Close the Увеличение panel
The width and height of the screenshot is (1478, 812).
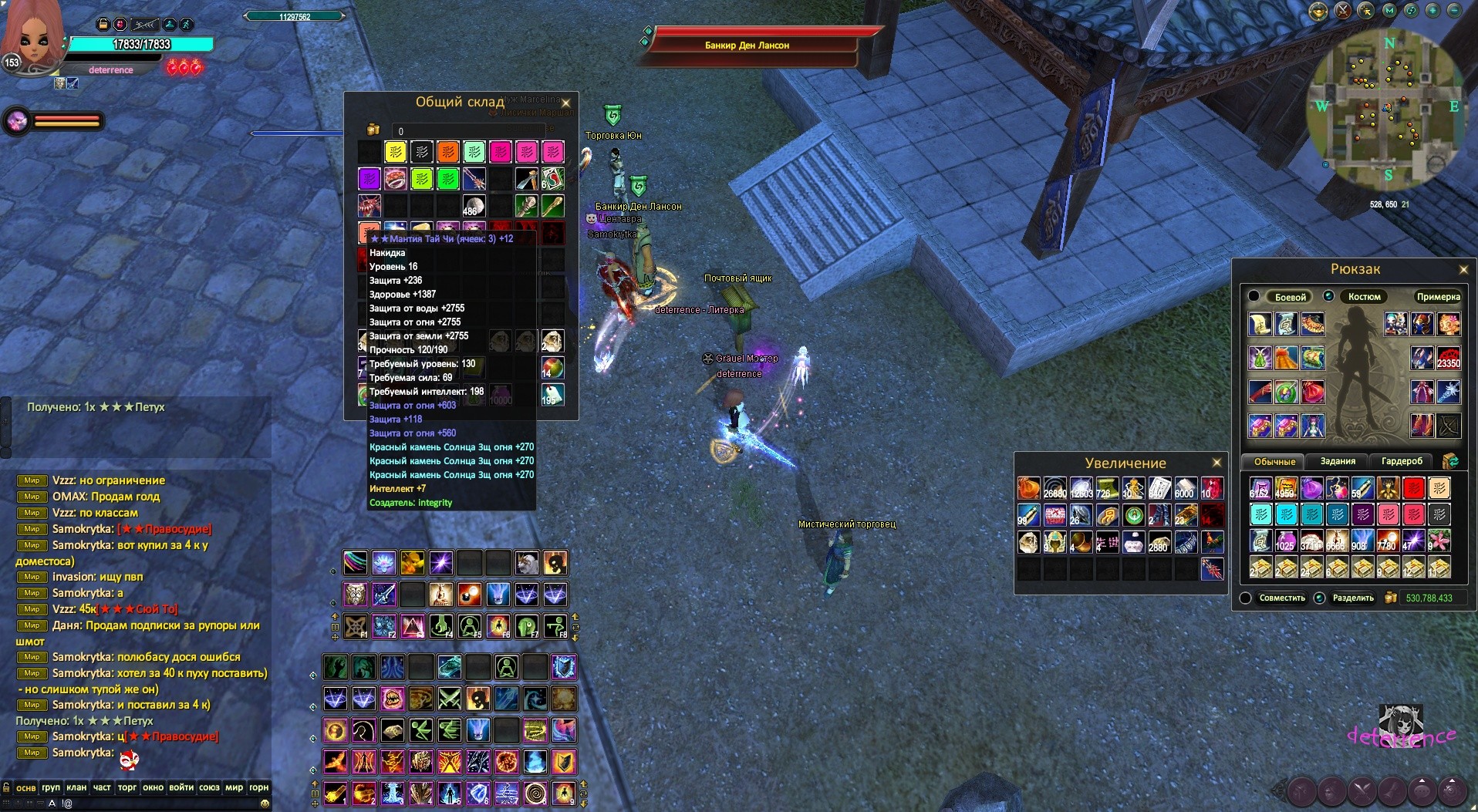(1216, 463)
